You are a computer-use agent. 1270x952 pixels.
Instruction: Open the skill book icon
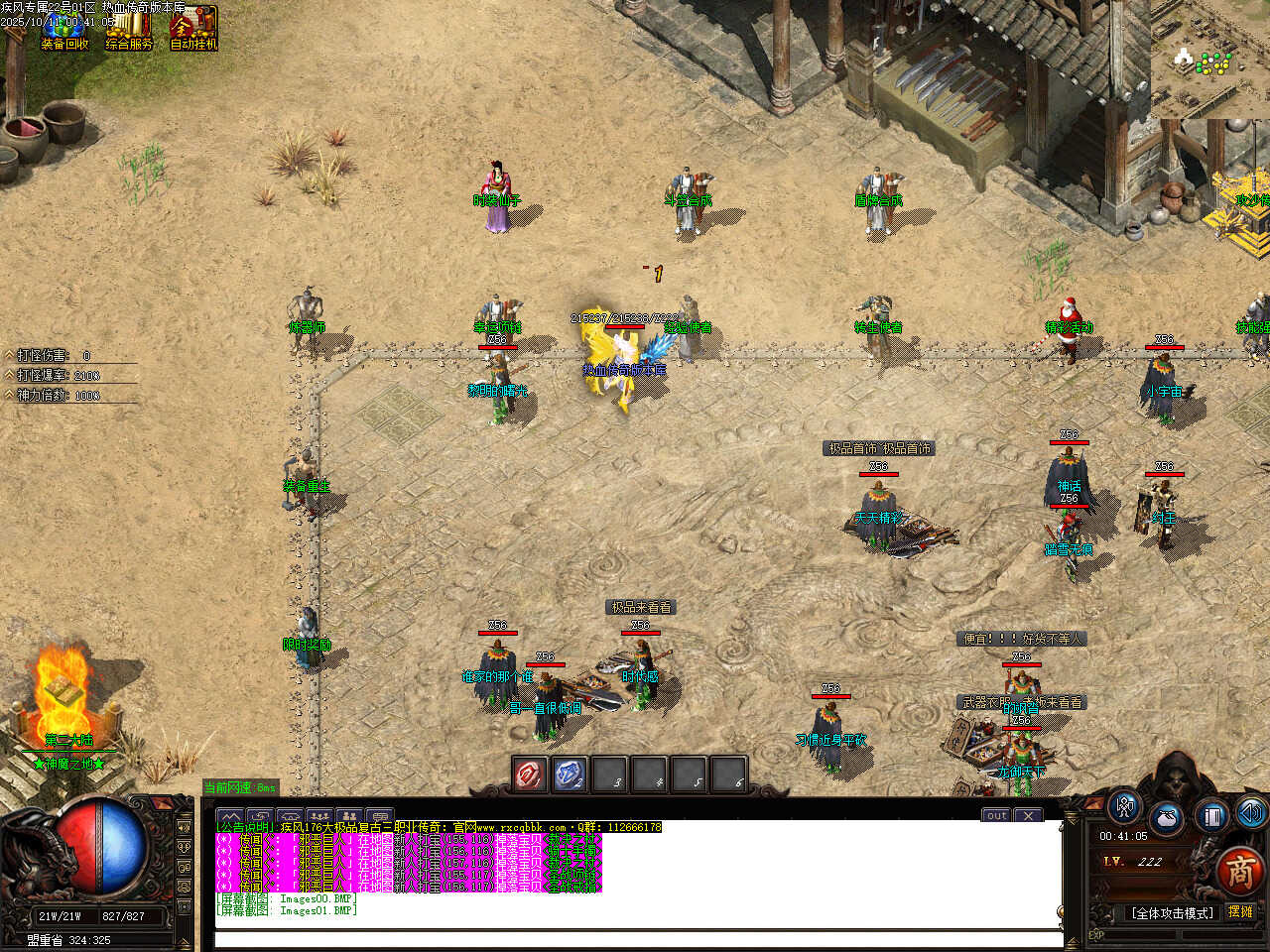(x=1211, y=816)
